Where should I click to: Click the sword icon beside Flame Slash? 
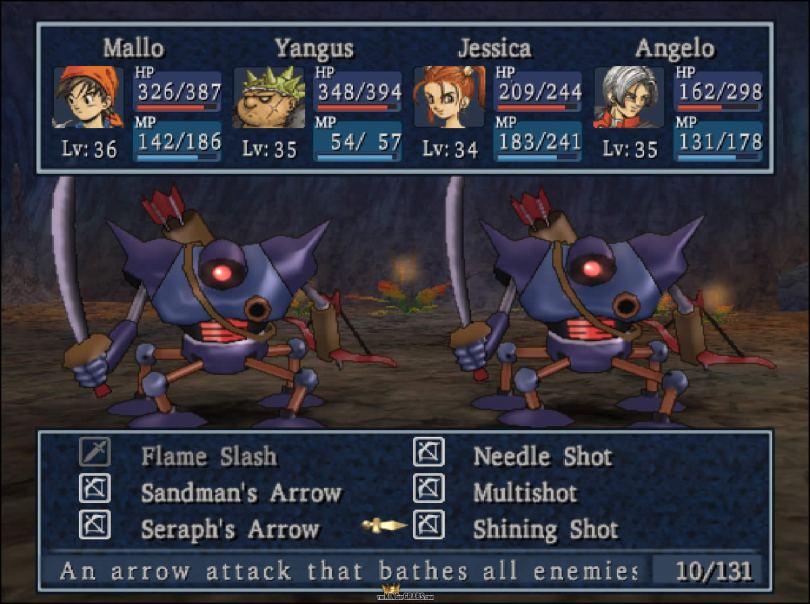(95, 453)
